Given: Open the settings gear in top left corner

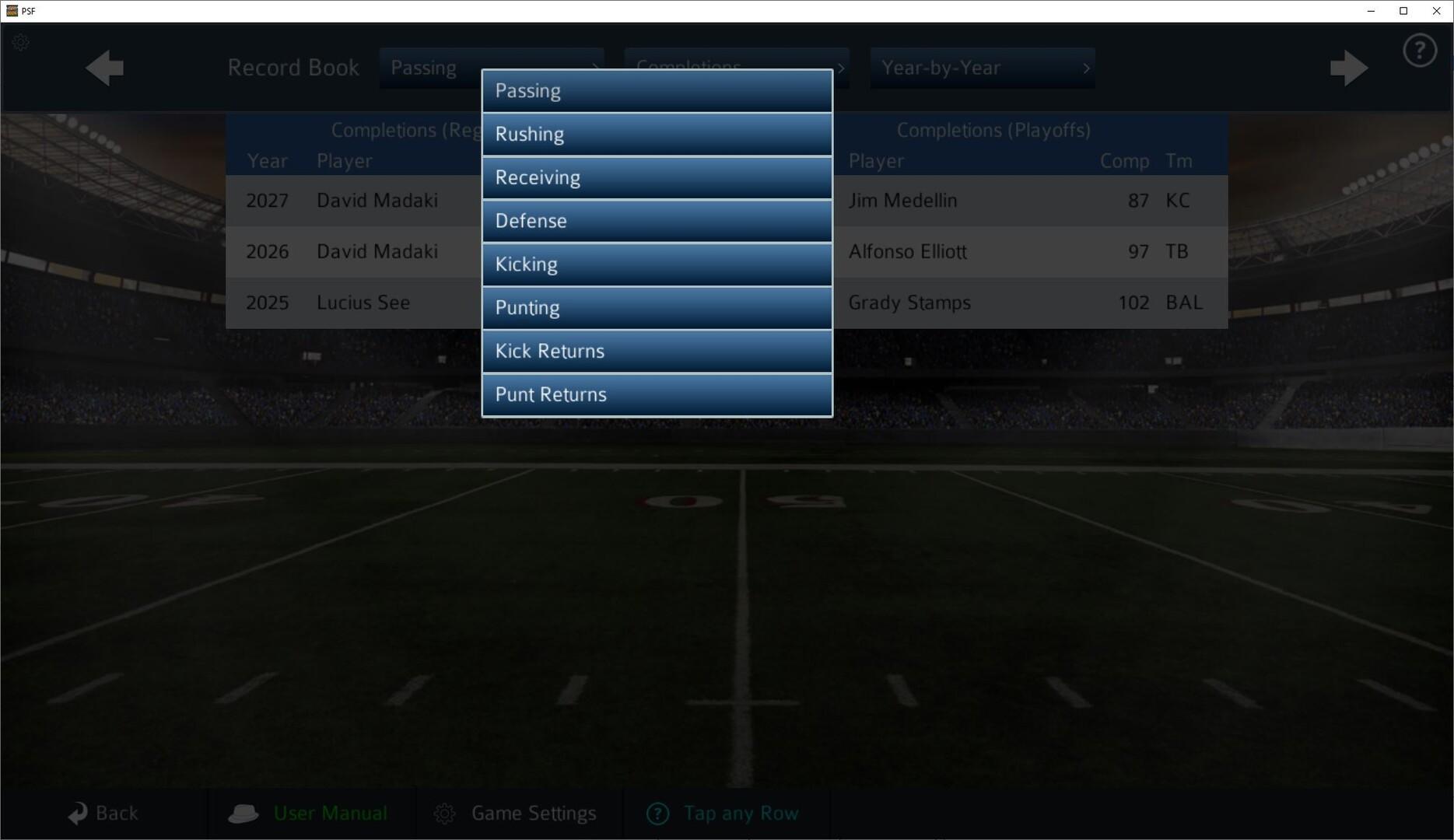Looking at the screenshot, I should [x=20, y=43].
